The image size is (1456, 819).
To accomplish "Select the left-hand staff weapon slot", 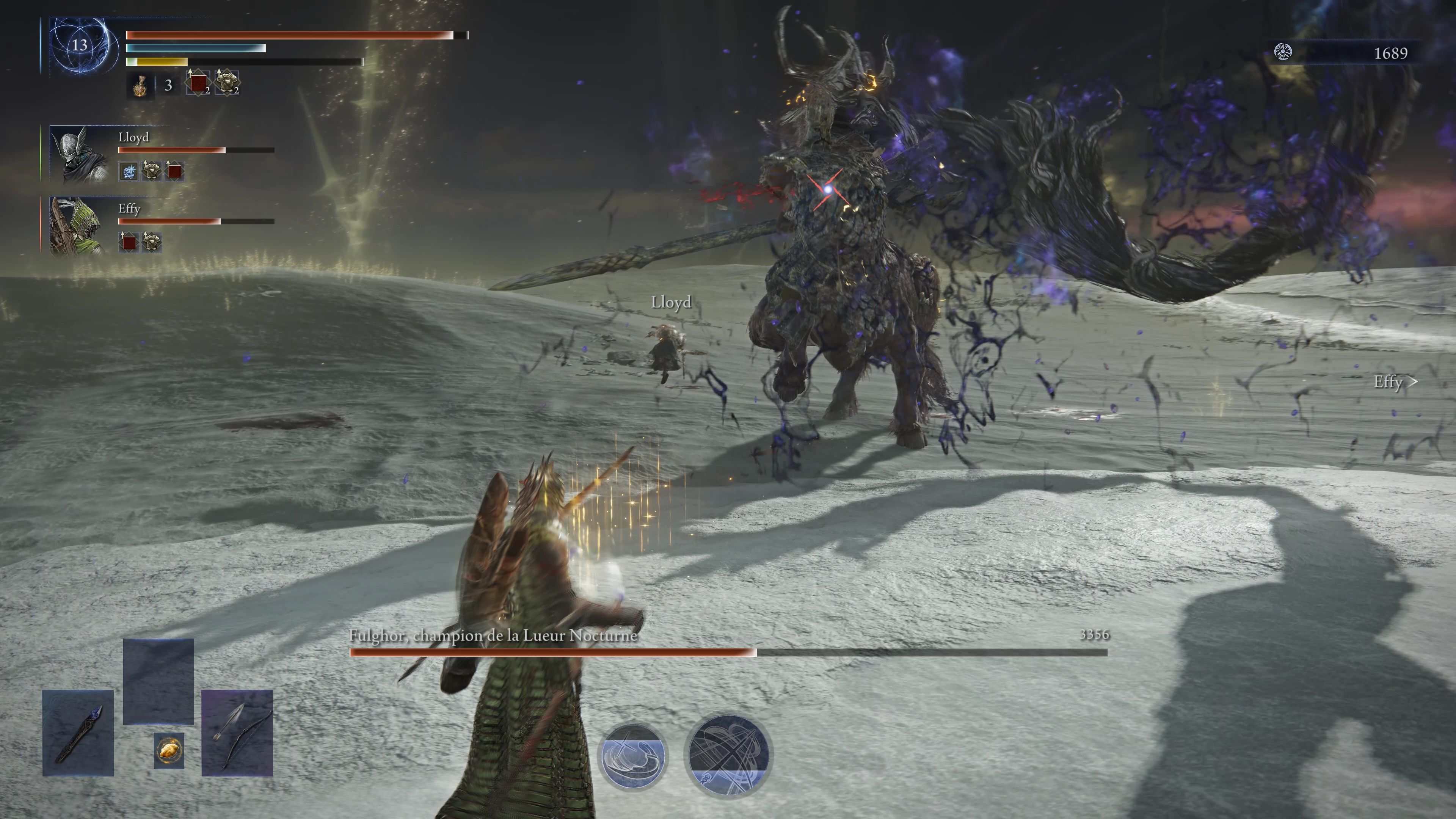I will (78, 733).
